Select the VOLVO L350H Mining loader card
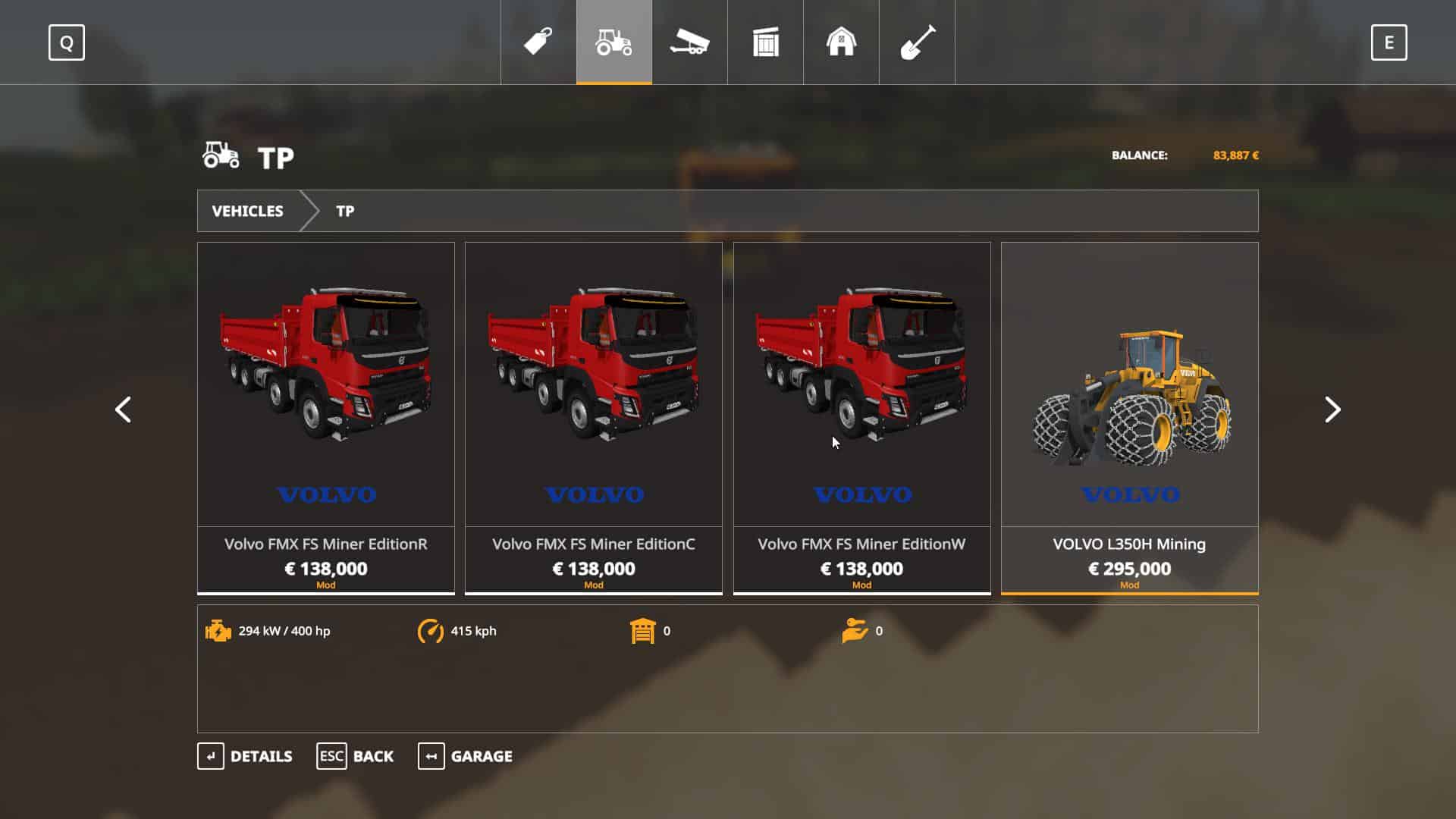This screenshot has height=819, width=1456. click(1129, 417)
